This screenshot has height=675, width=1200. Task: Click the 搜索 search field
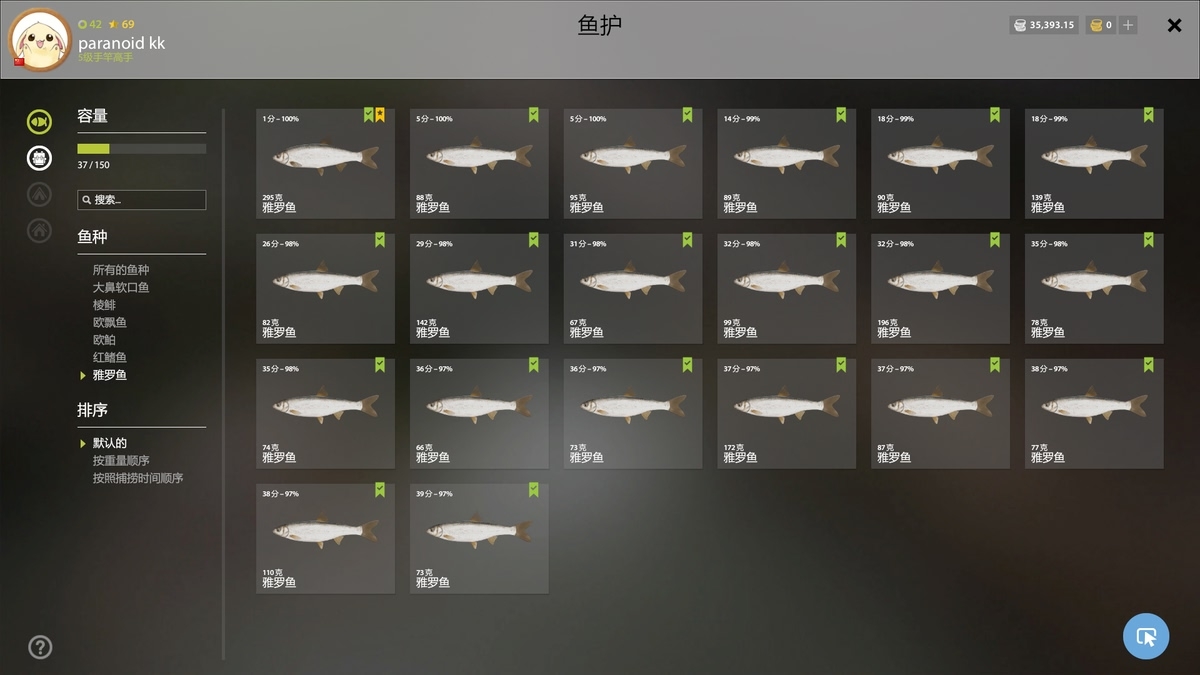pos(142,200)
